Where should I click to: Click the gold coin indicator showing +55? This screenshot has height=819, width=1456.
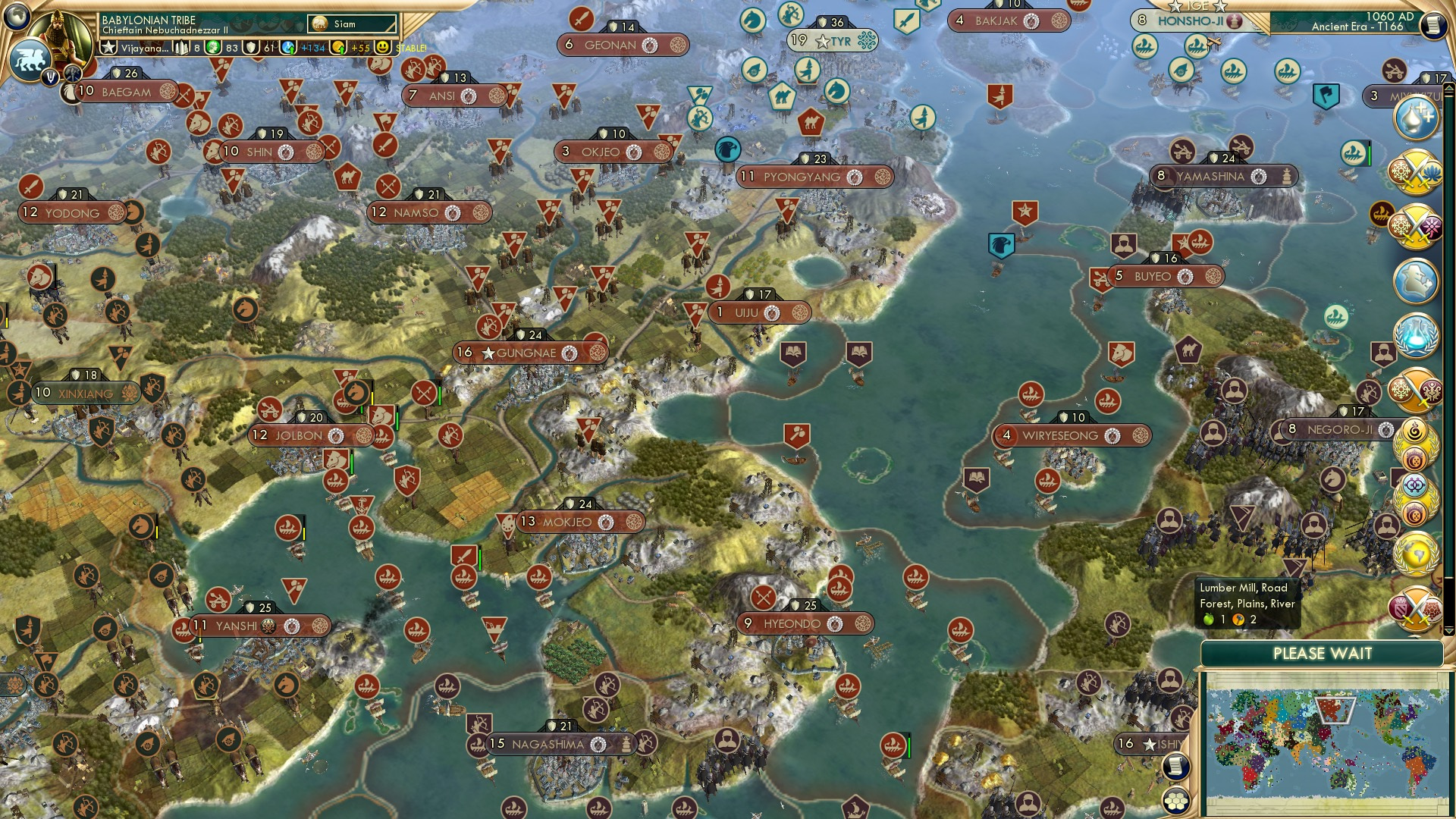pos(339,49)
